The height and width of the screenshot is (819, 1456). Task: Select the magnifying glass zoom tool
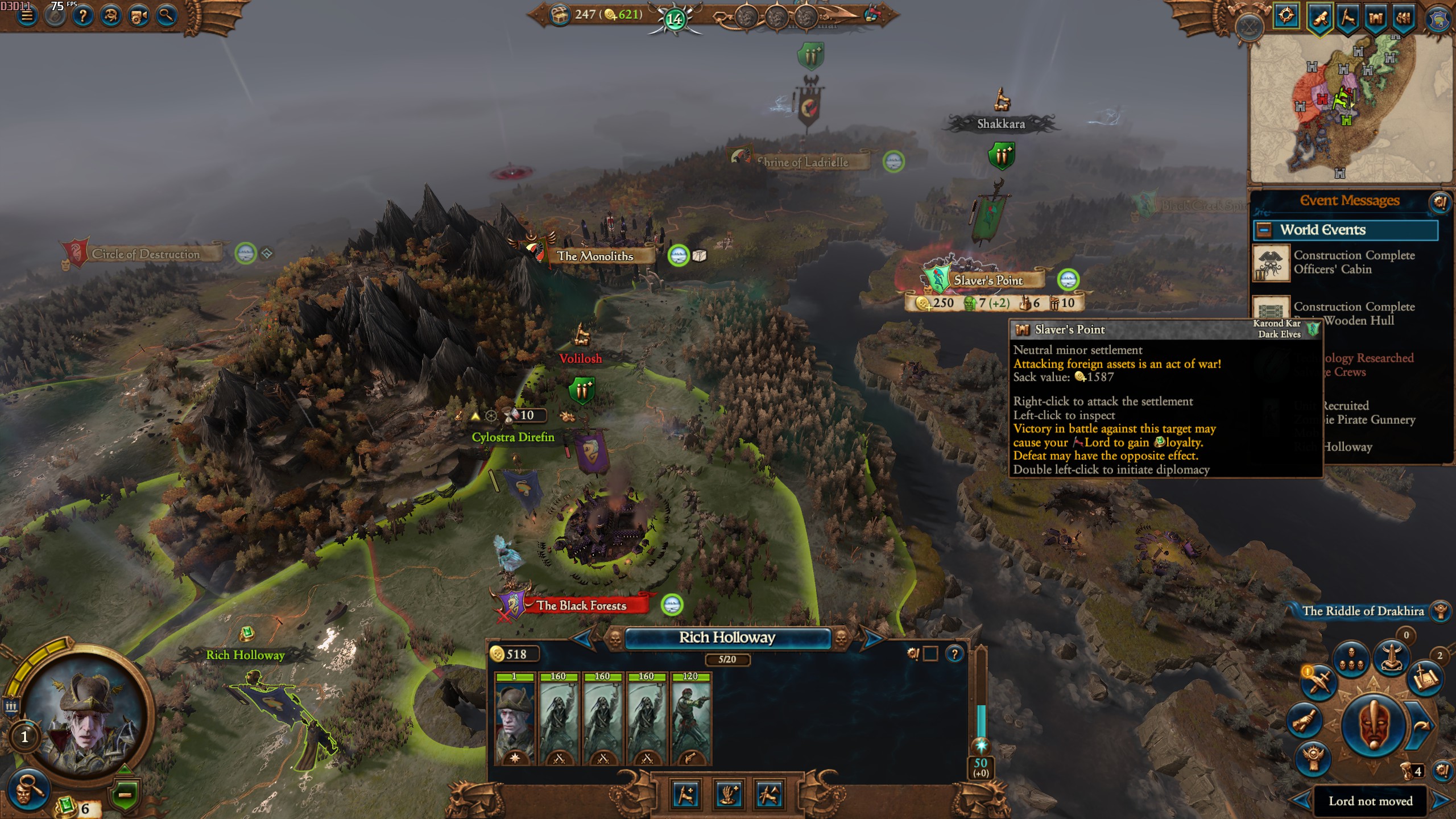point(167,16)
